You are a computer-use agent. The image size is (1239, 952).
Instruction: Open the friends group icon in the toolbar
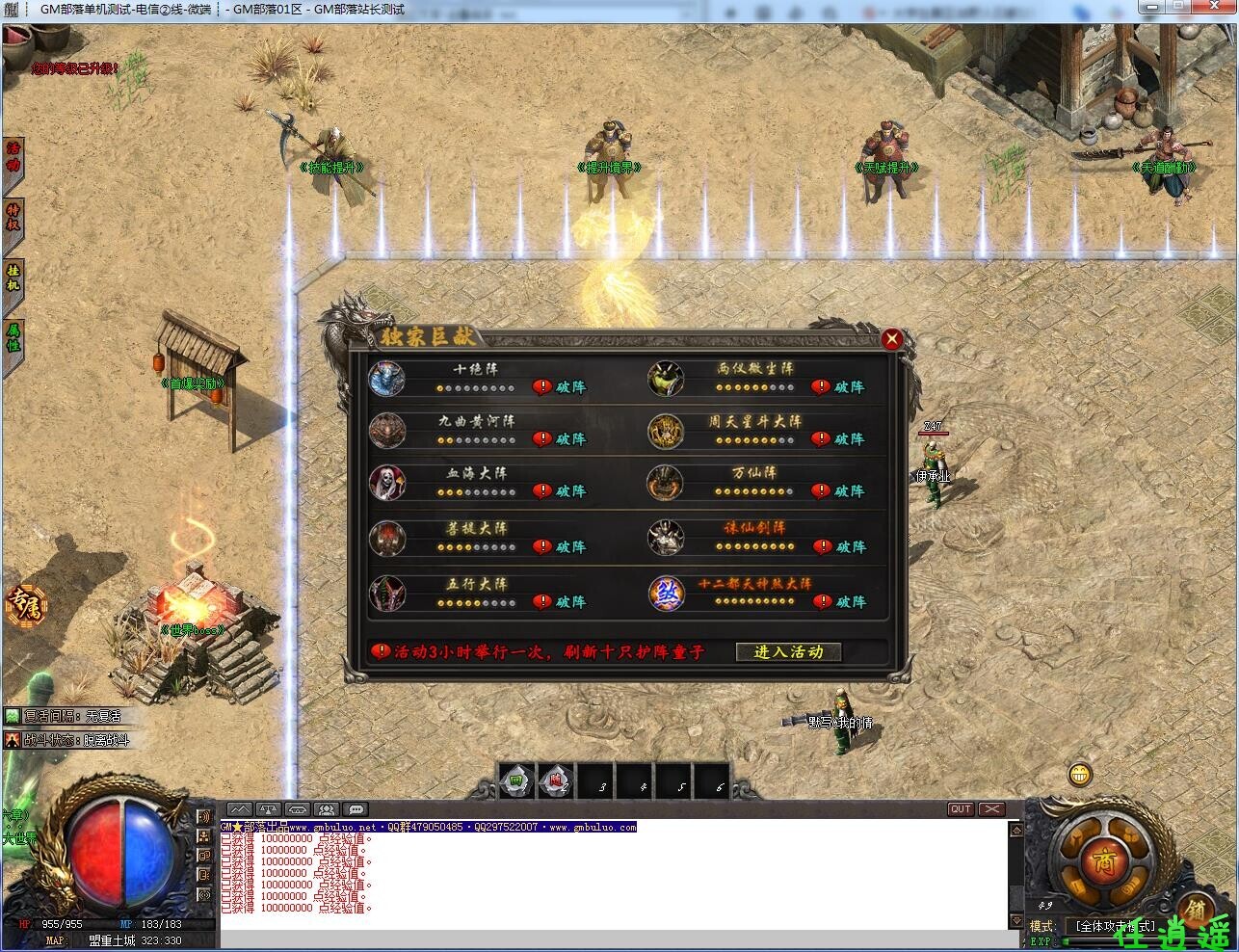[326, 810]
